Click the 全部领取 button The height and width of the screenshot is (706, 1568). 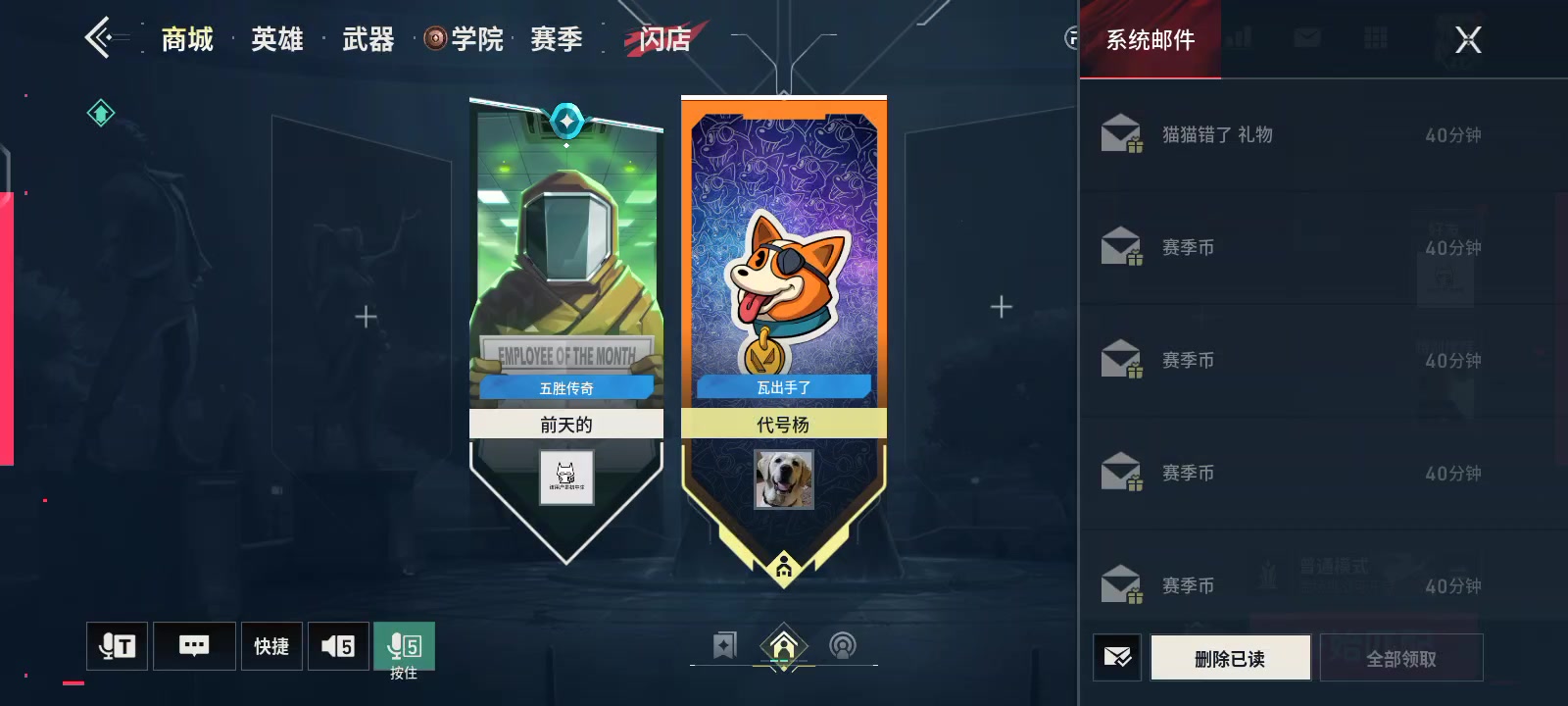pyautogui.click(x=1399, y=657)
